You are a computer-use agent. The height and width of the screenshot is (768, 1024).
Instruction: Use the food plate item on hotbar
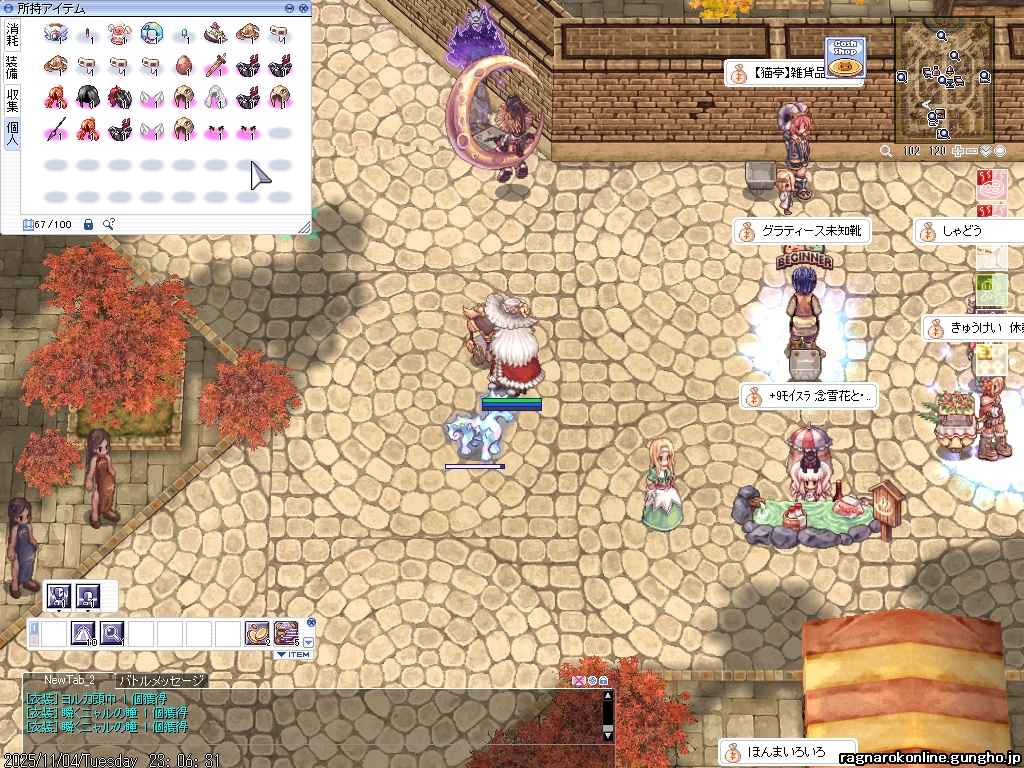click(x=257, y=632)
